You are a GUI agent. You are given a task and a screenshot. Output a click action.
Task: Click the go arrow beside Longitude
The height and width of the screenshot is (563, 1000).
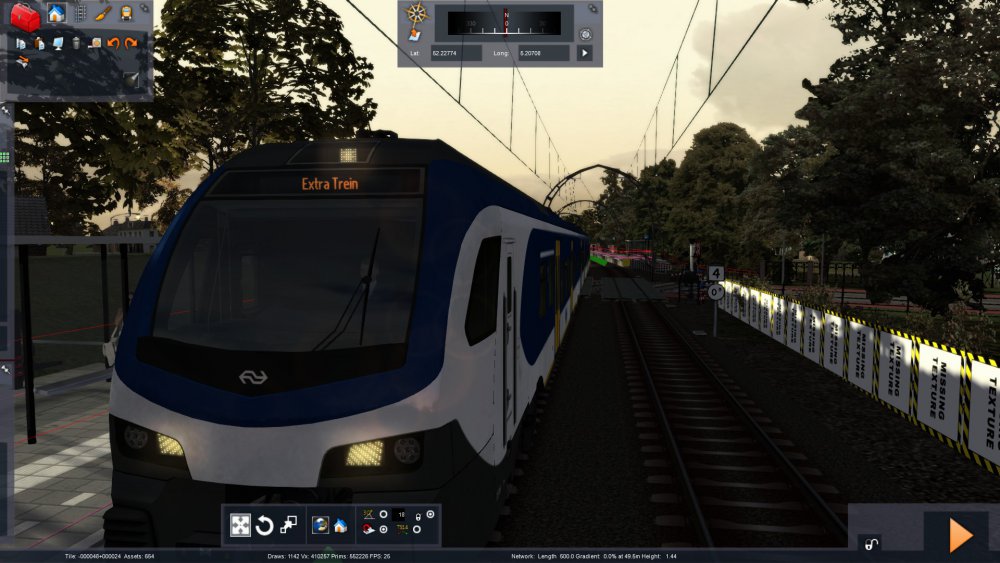[585, 52]
